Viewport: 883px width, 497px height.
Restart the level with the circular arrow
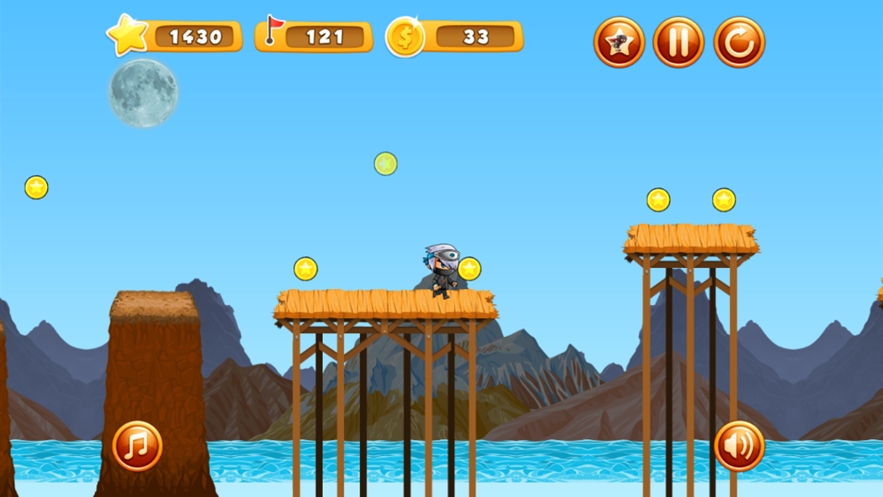coord(739,42)
